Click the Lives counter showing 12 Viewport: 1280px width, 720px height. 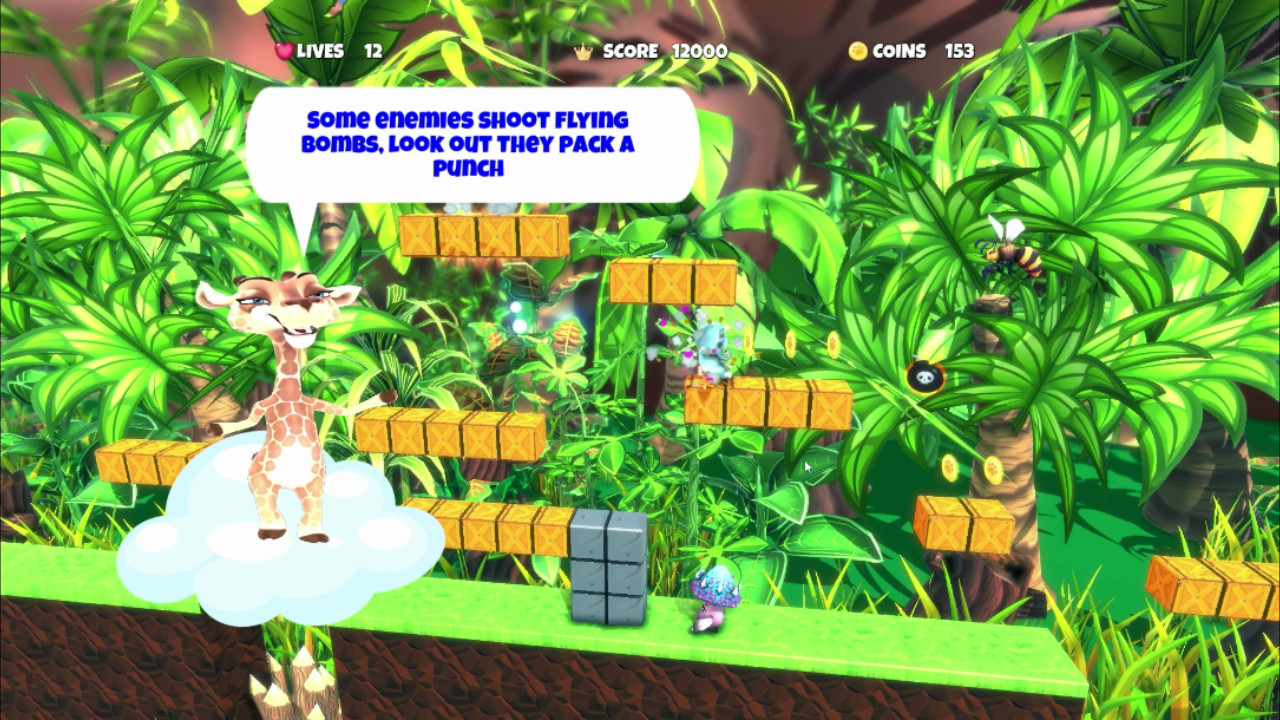tap(373, 51)
